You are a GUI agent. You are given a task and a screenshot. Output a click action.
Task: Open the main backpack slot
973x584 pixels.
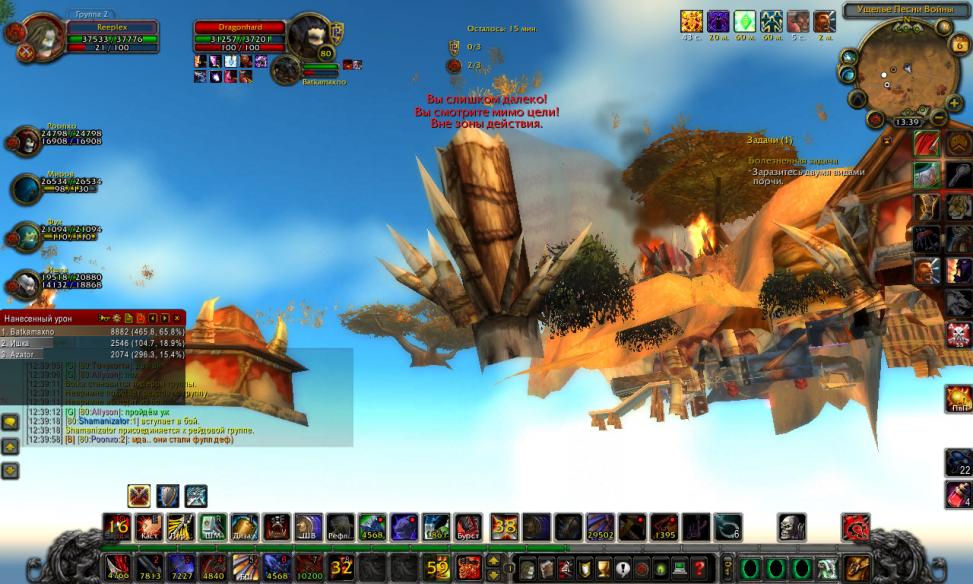click(856, 568)
